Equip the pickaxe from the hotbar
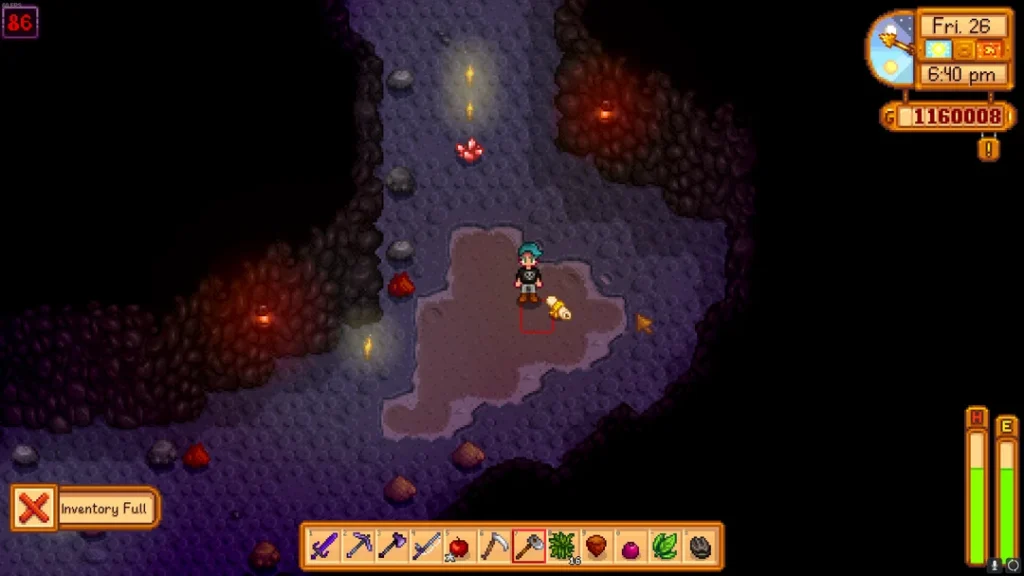 [358, 546]
